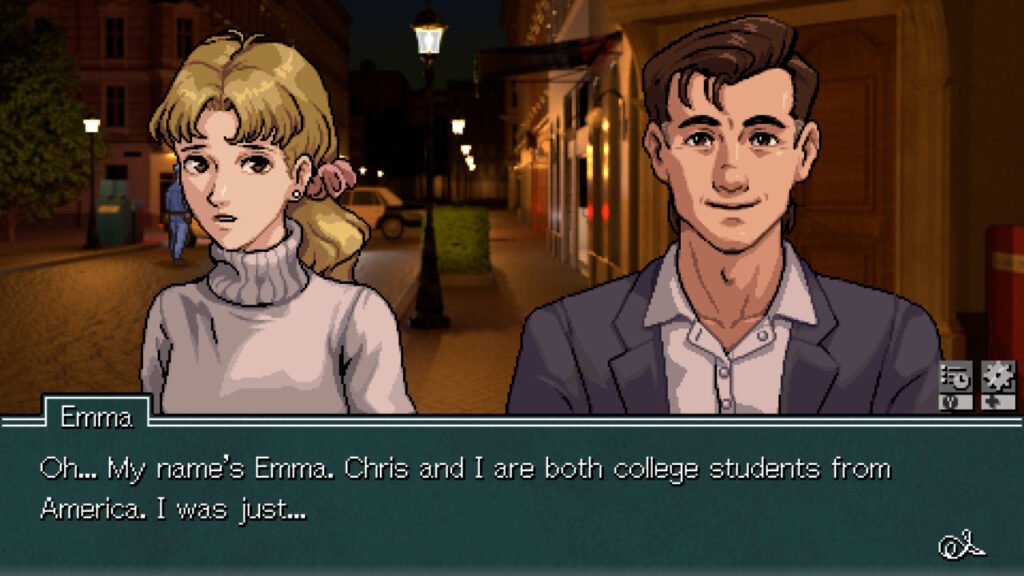Open settings via the gear icon
This screenshot has height=576, width=1024.
(997, 377)
